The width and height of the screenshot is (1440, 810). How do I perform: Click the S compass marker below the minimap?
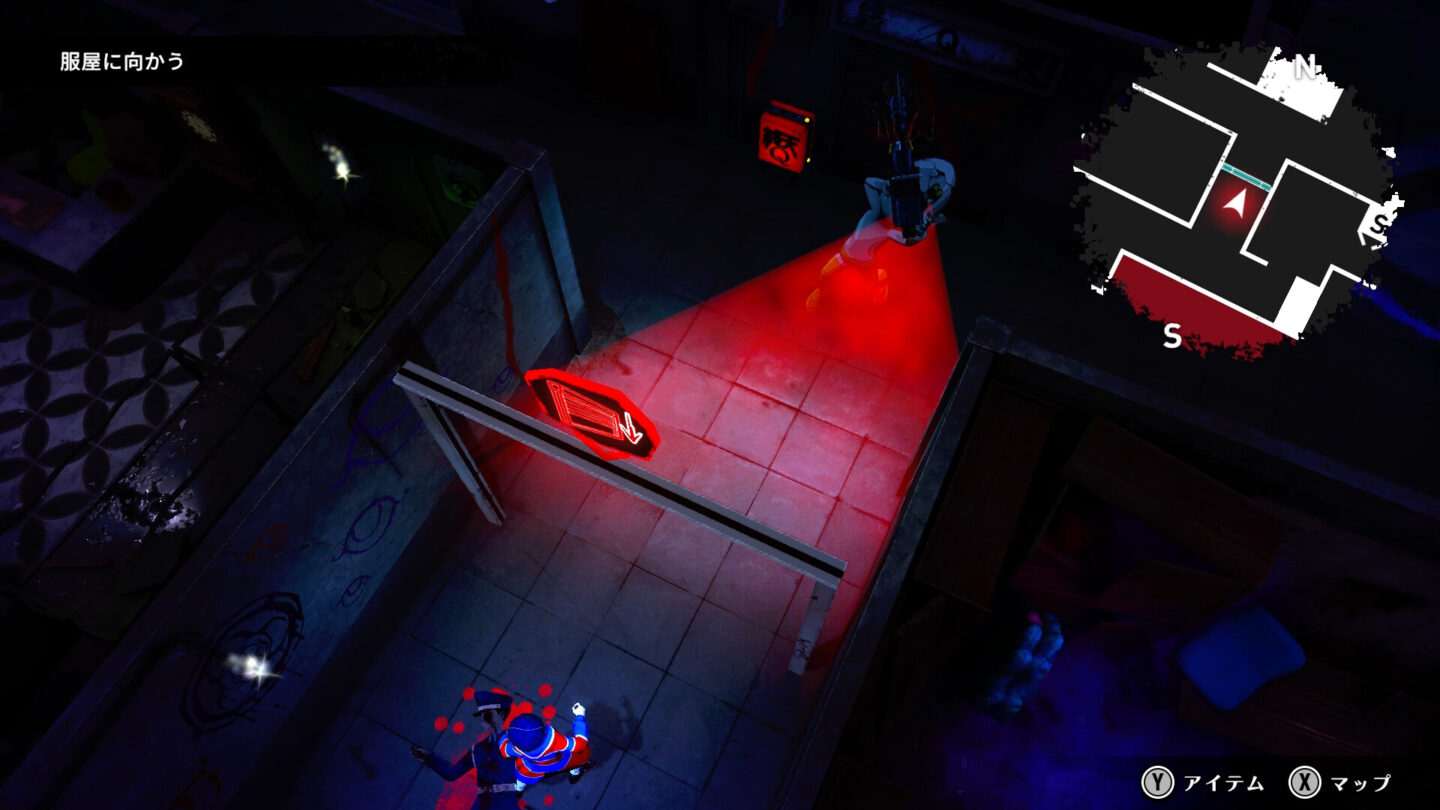[1173, 334]
